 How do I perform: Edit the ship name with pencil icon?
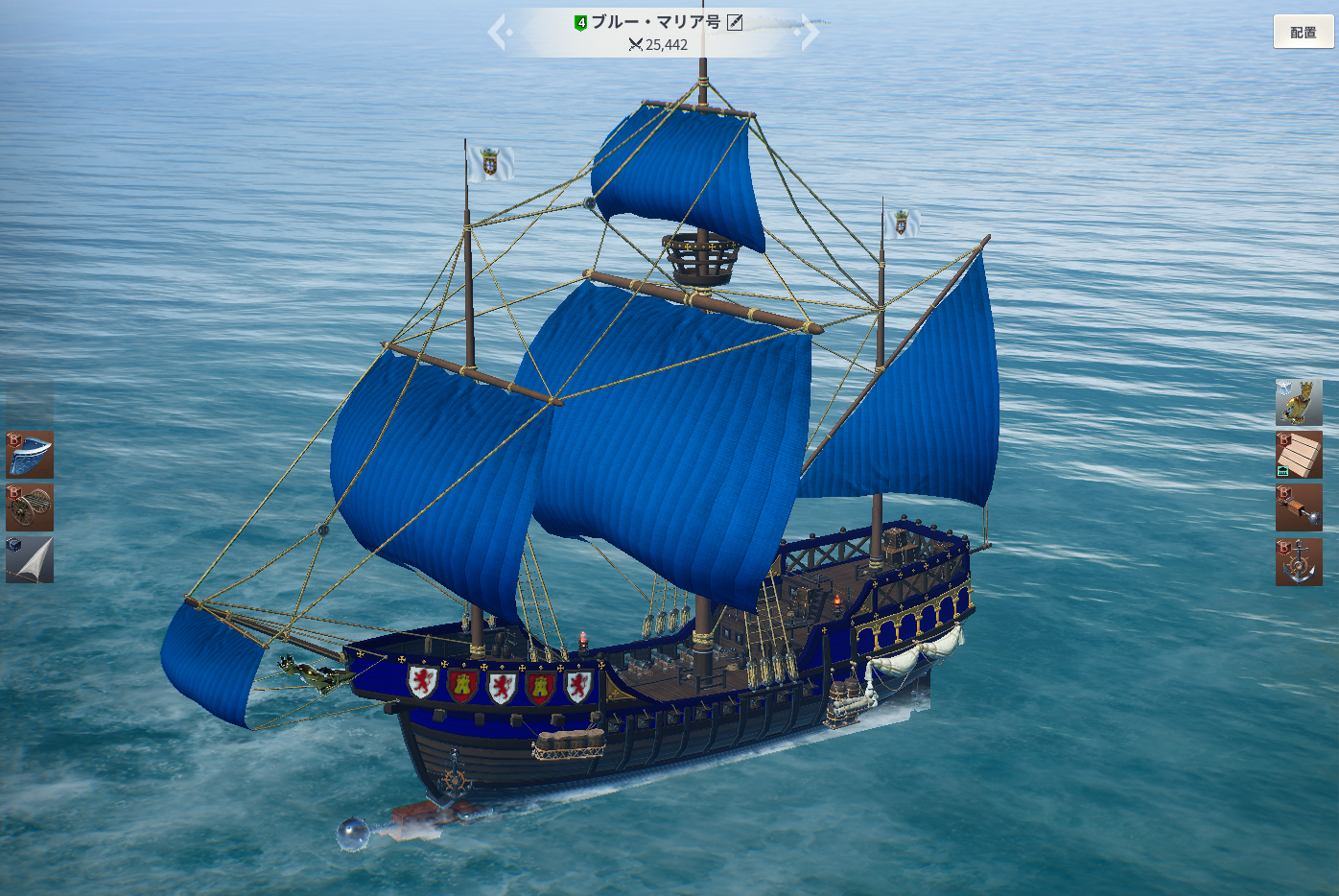[735, 22]
